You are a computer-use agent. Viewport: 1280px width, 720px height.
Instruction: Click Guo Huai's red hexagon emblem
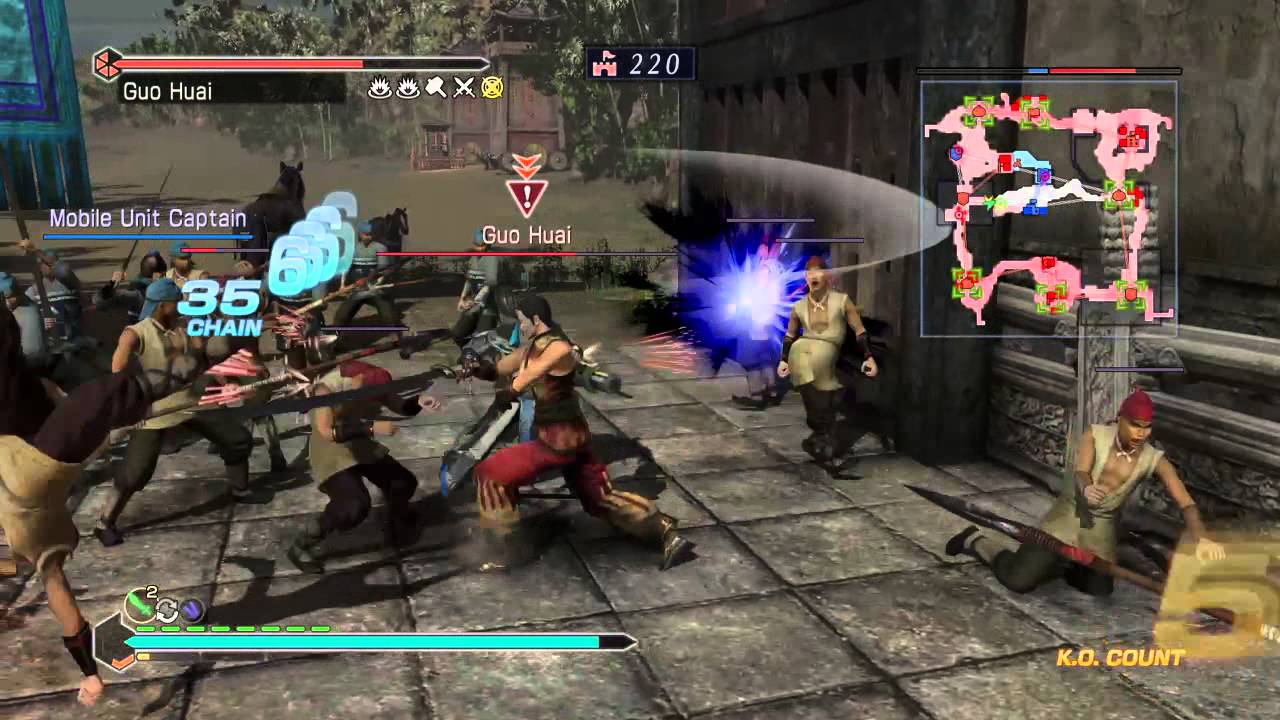pos(105,64)
